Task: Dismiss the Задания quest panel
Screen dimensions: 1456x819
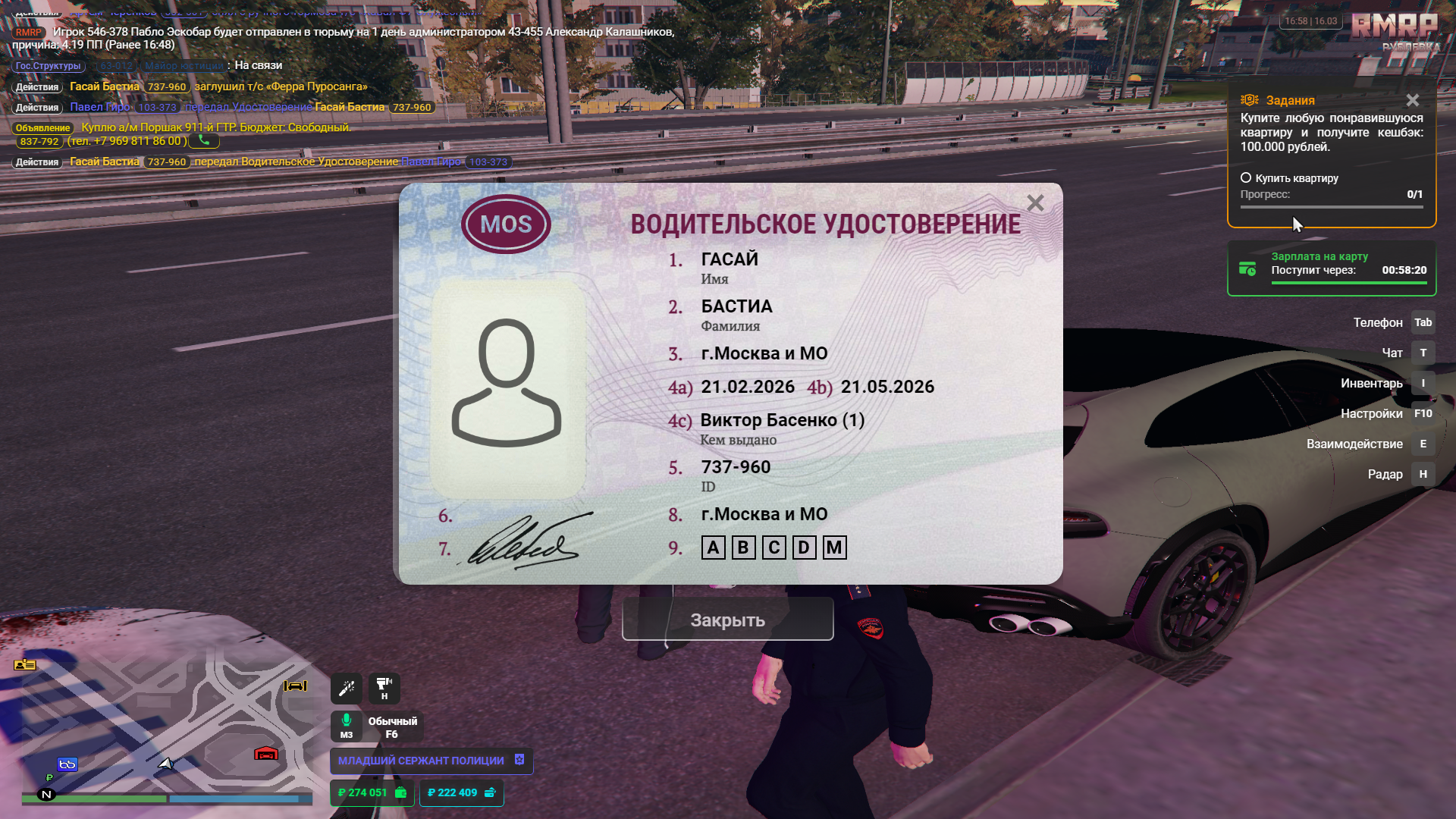Action: click(1412, 100)
